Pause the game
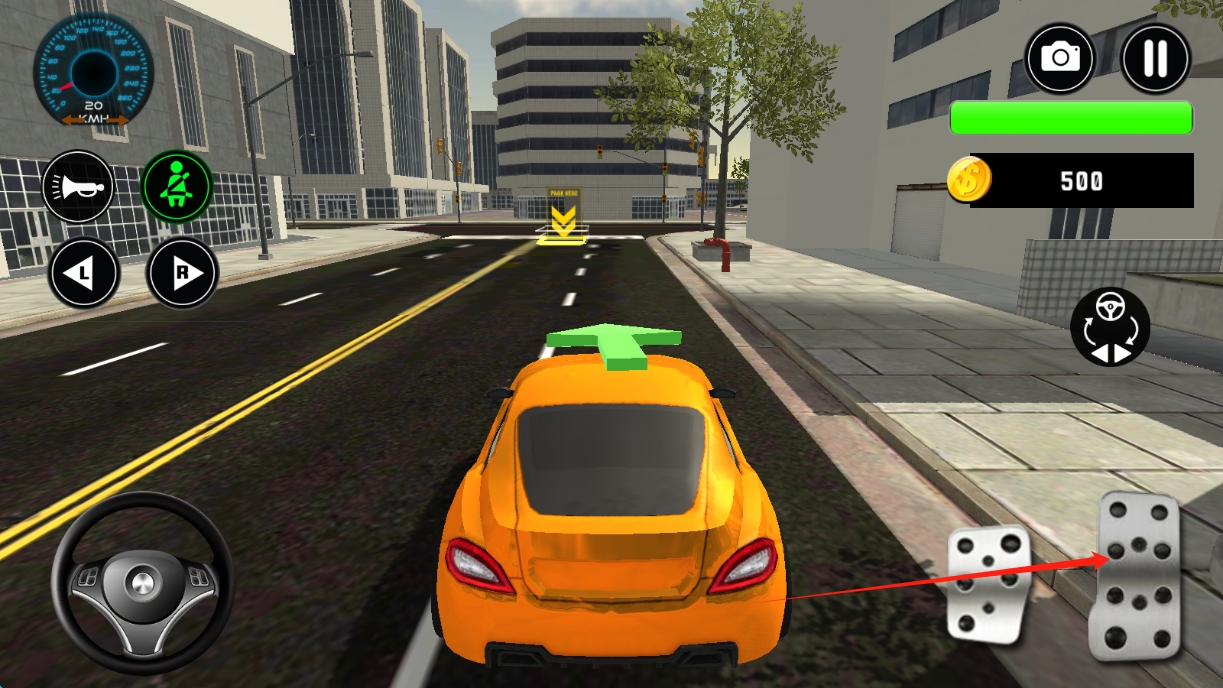 pos(1155,57)
